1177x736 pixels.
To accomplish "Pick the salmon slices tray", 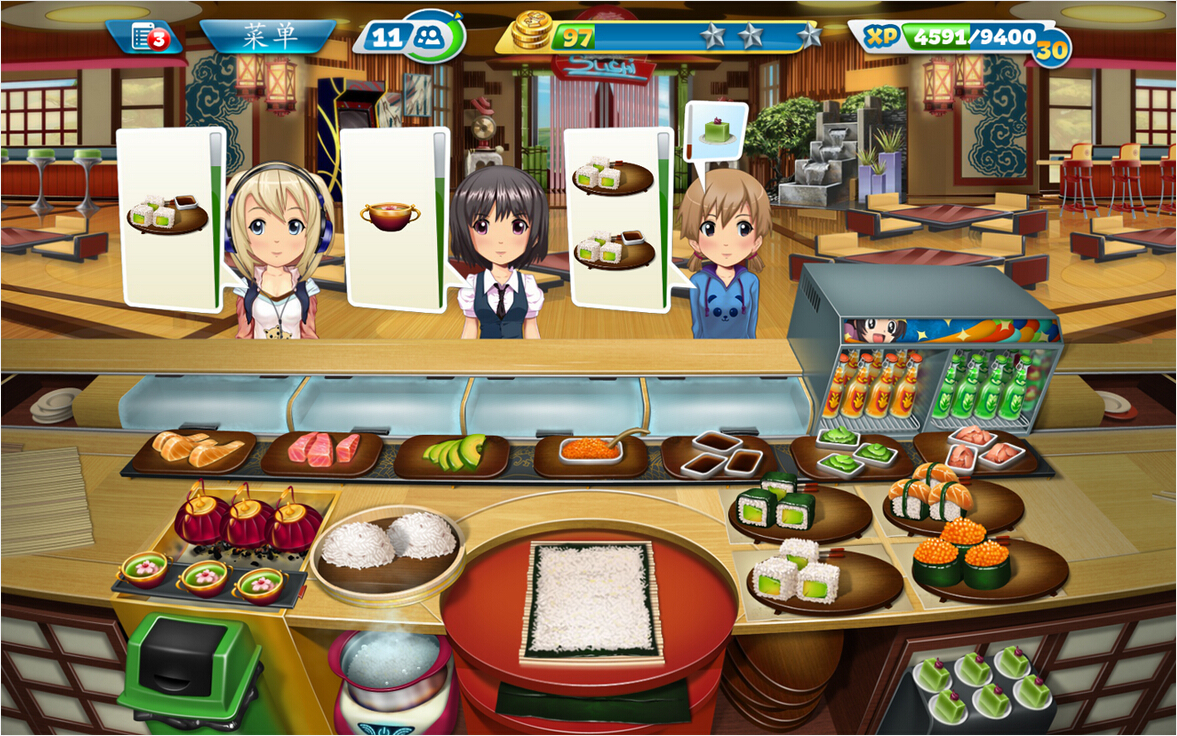I will (x=192, y=452).
